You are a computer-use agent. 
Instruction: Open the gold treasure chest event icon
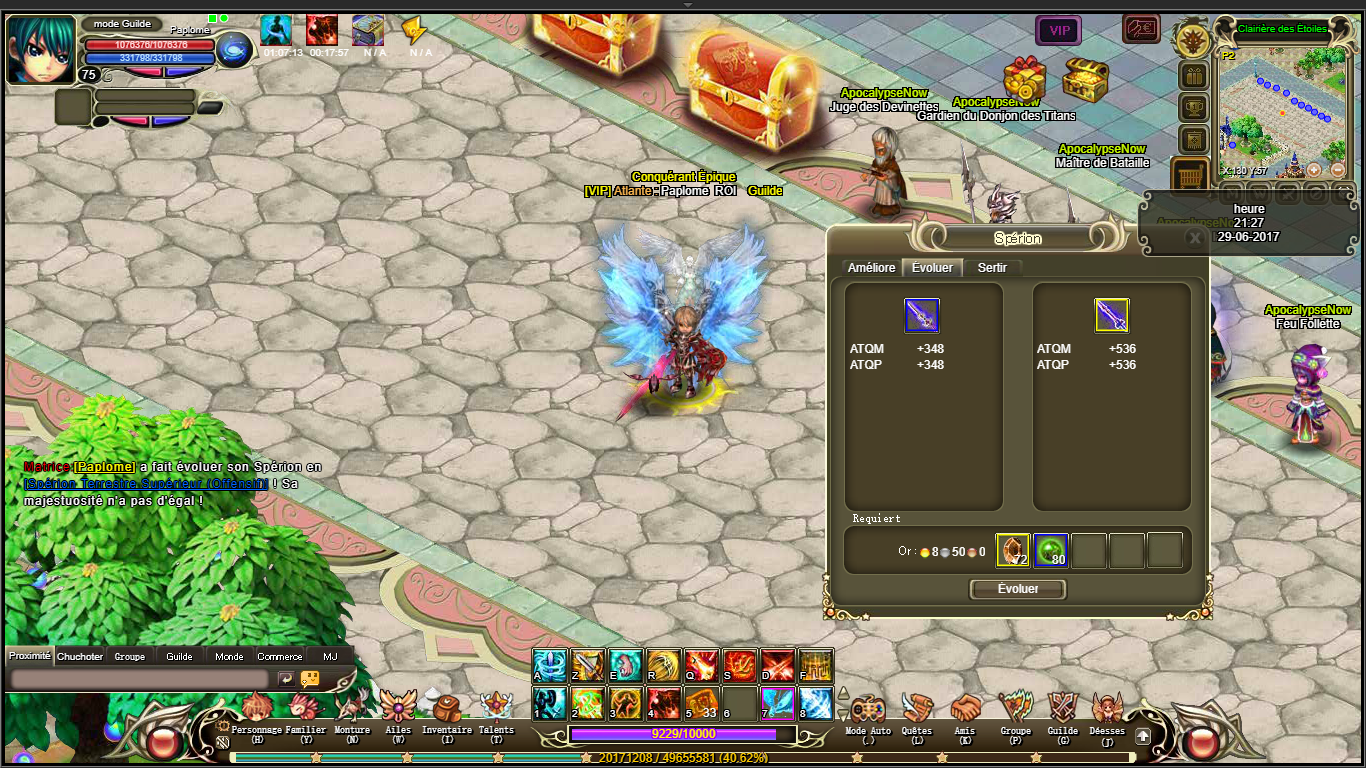(x=1085, y=77)
